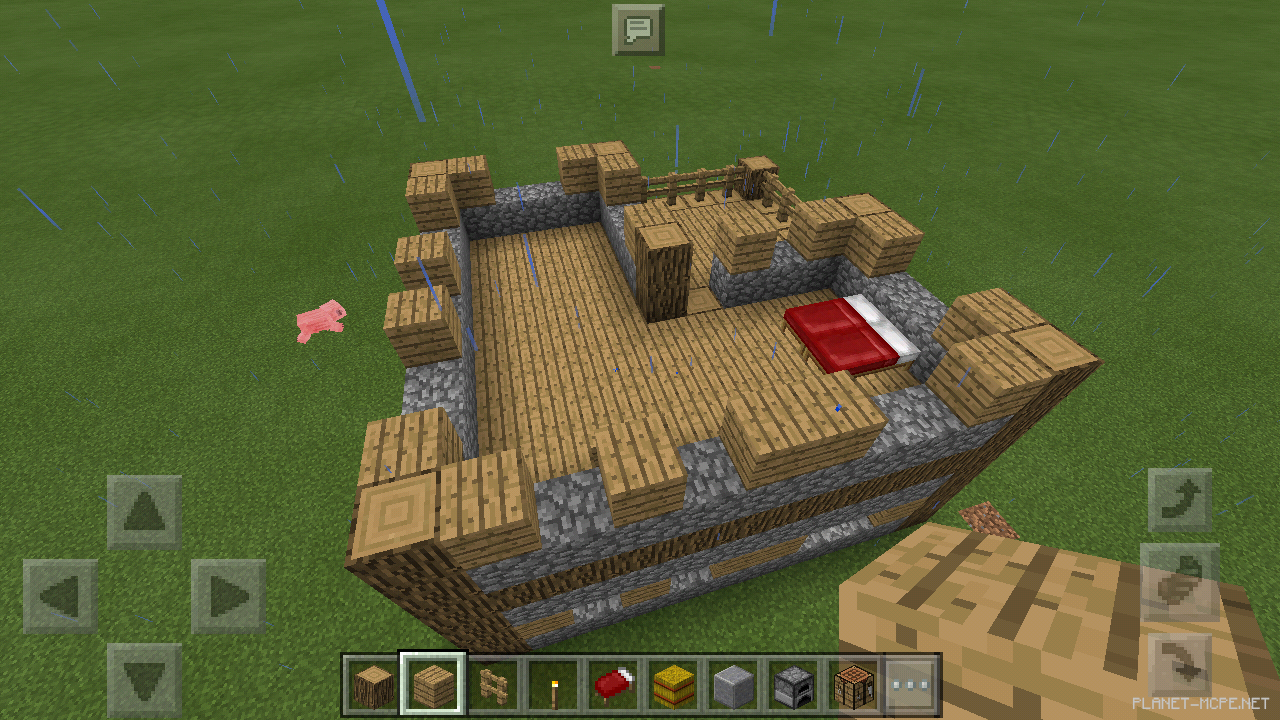Select the oak fence item

[x=491, y=684]
